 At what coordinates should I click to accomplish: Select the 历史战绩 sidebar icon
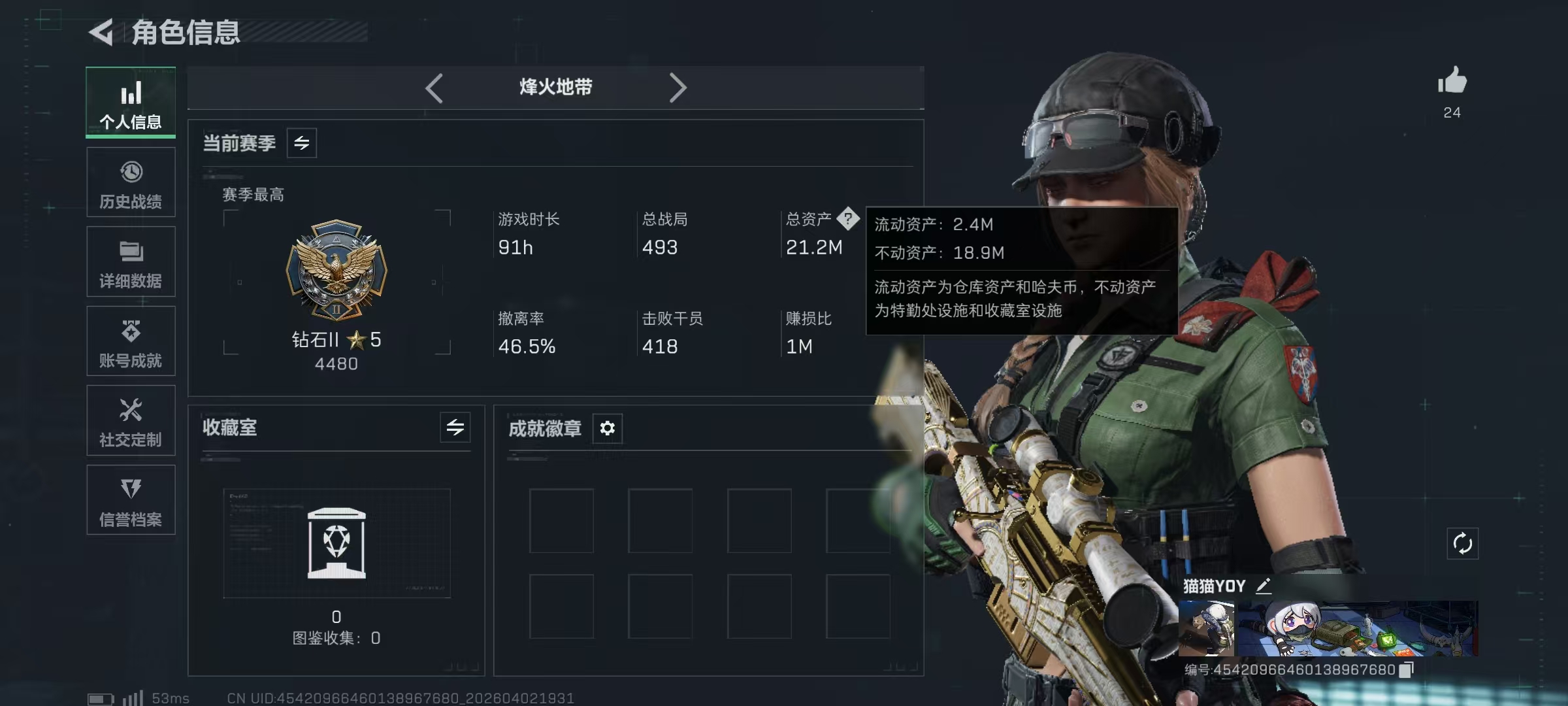coord(131,182)
